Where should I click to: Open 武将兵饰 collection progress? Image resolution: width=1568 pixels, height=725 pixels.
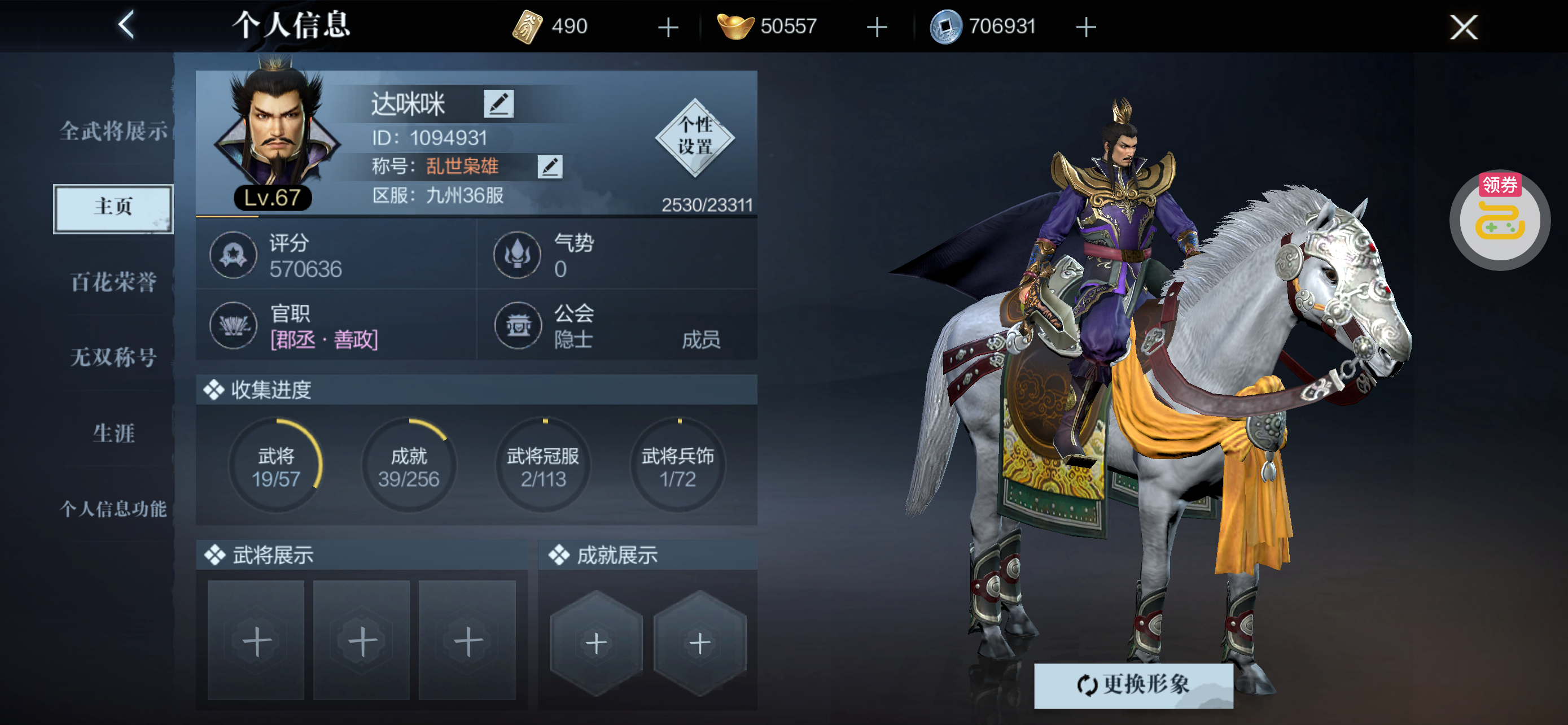677,466
